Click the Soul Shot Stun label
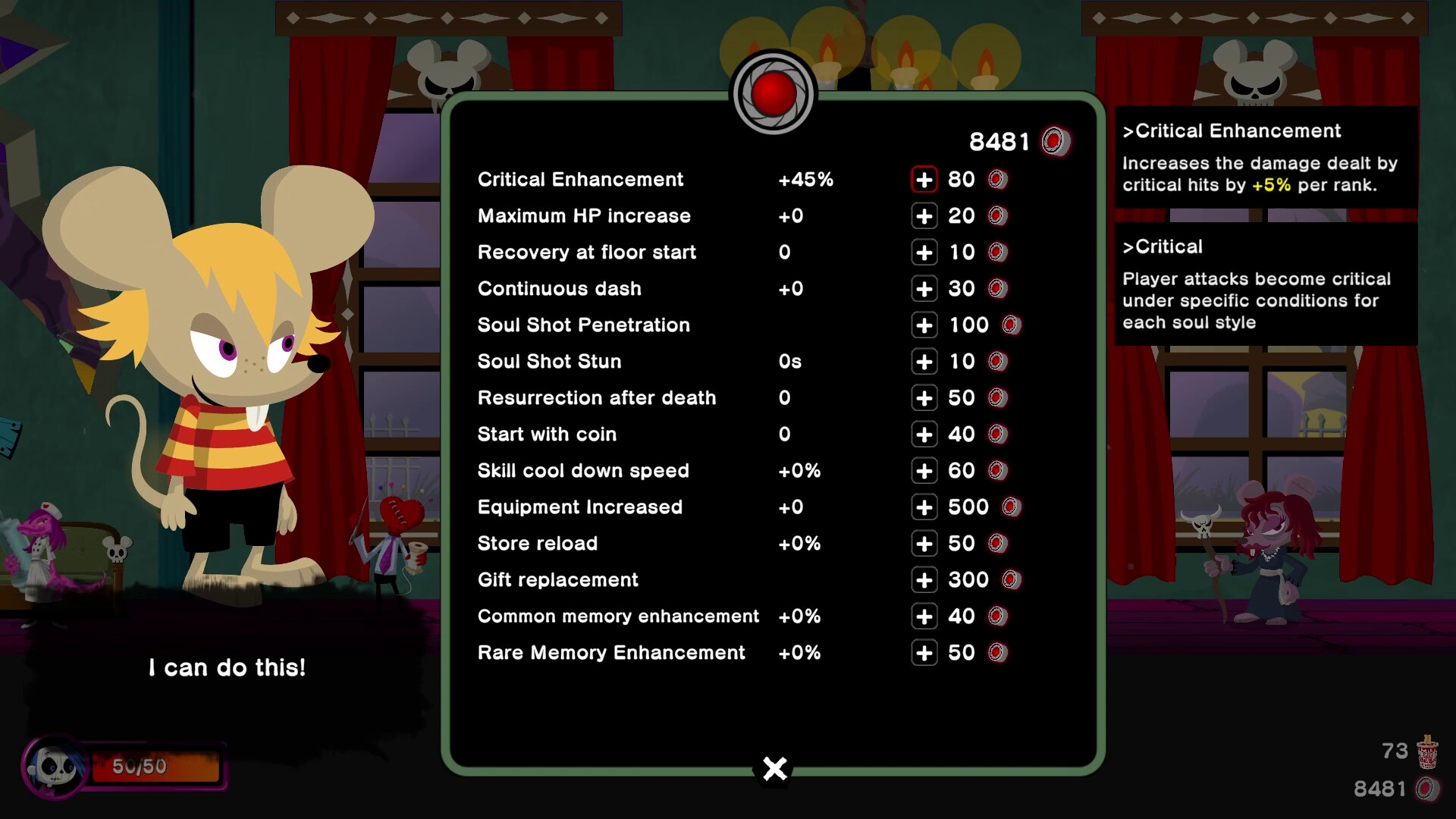The image size is (1456, 819). coord(548,361)
